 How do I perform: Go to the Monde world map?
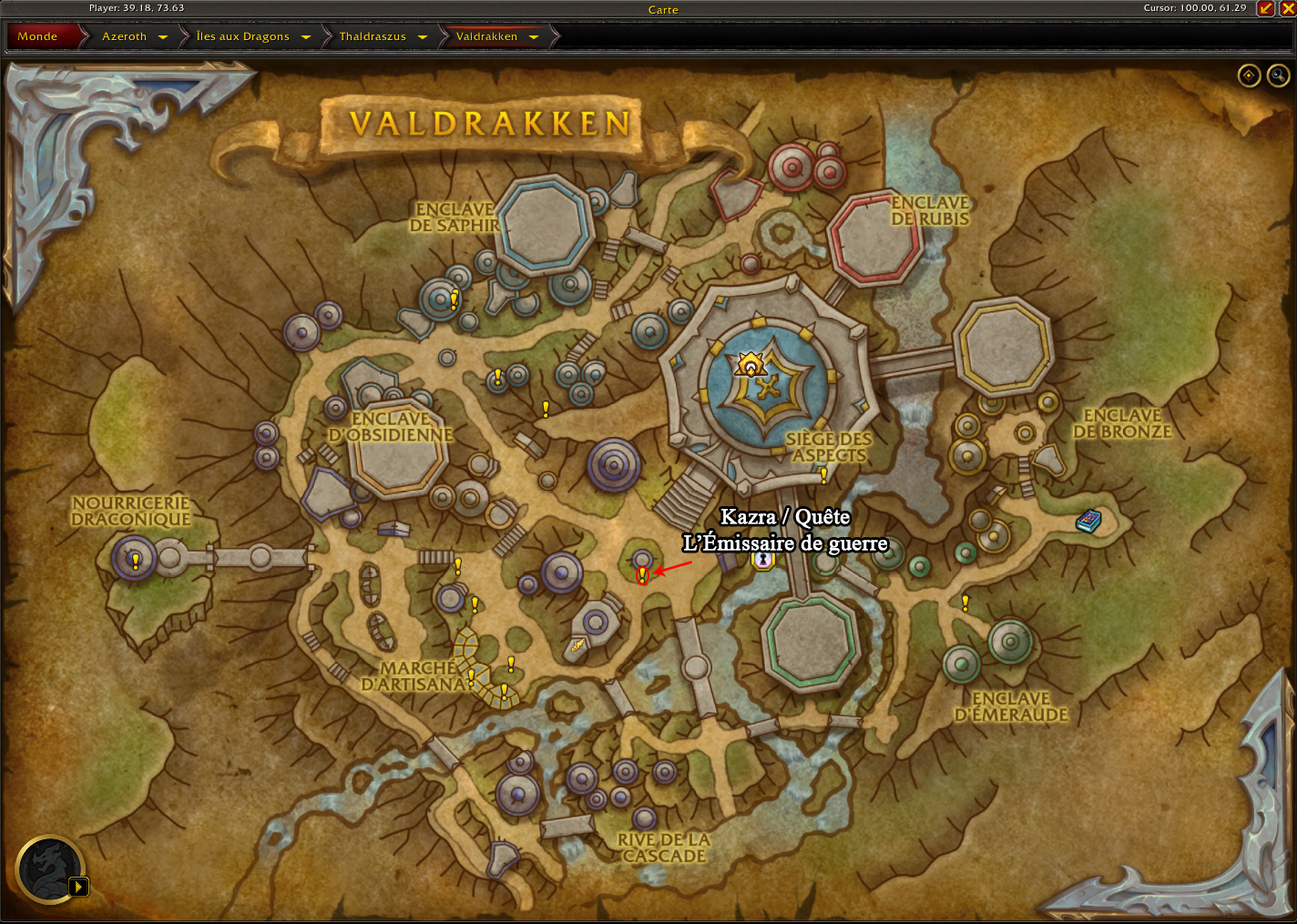pos(37,36)
